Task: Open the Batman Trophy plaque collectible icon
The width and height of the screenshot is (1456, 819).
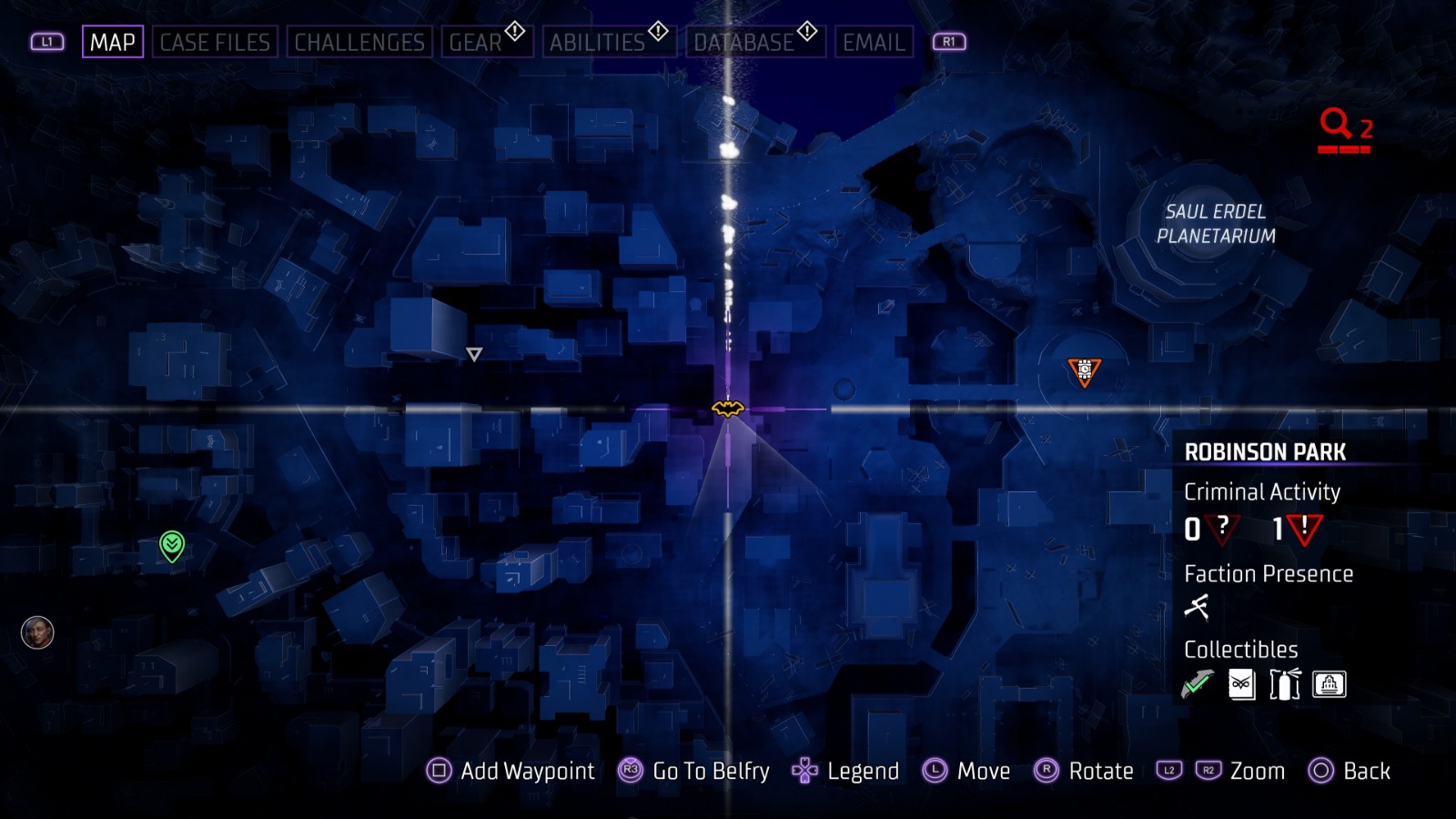Action: 1330,683
